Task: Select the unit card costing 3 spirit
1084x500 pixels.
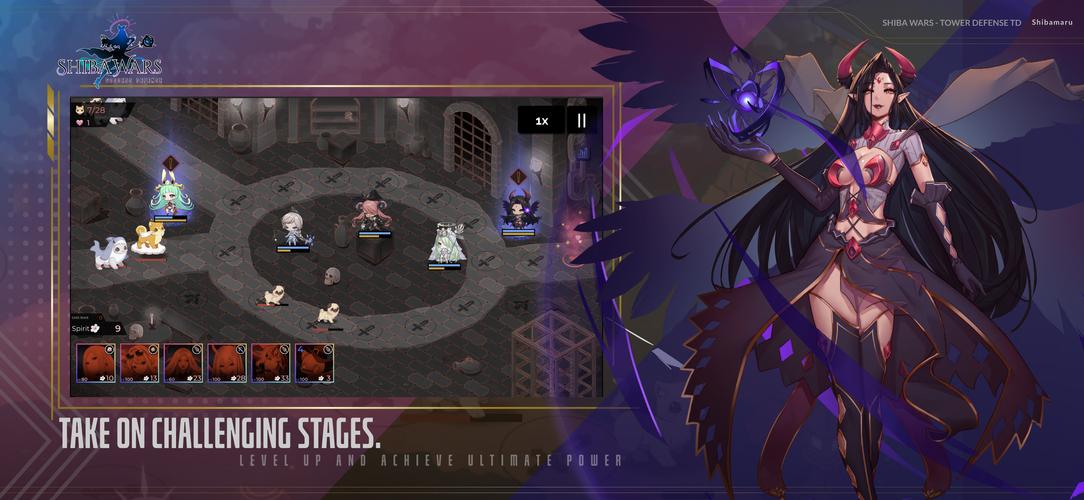Action: point(314,363)
